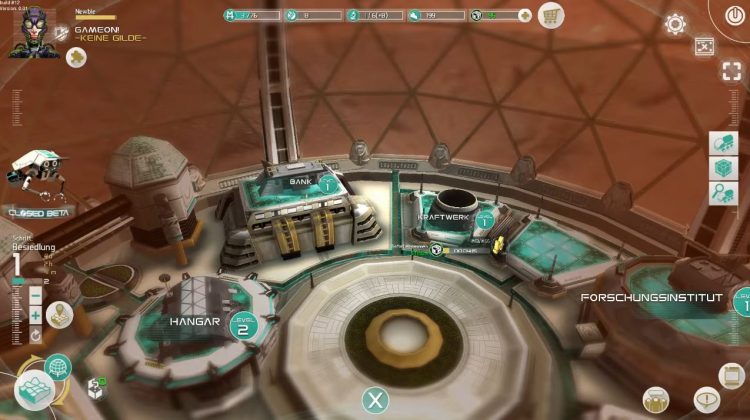Open settings with the gear icon
This screenshot has width=750, height=420.
pyautogui.click(x=675, y=24)
